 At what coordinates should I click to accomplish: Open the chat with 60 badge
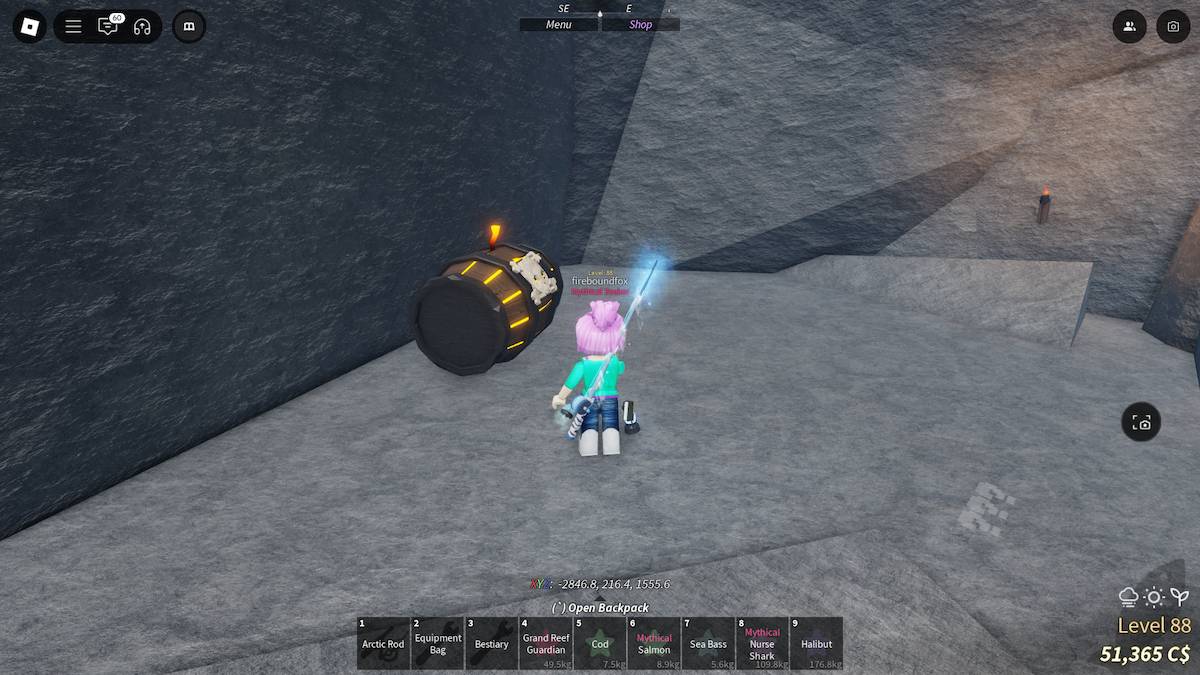point(107,26)
